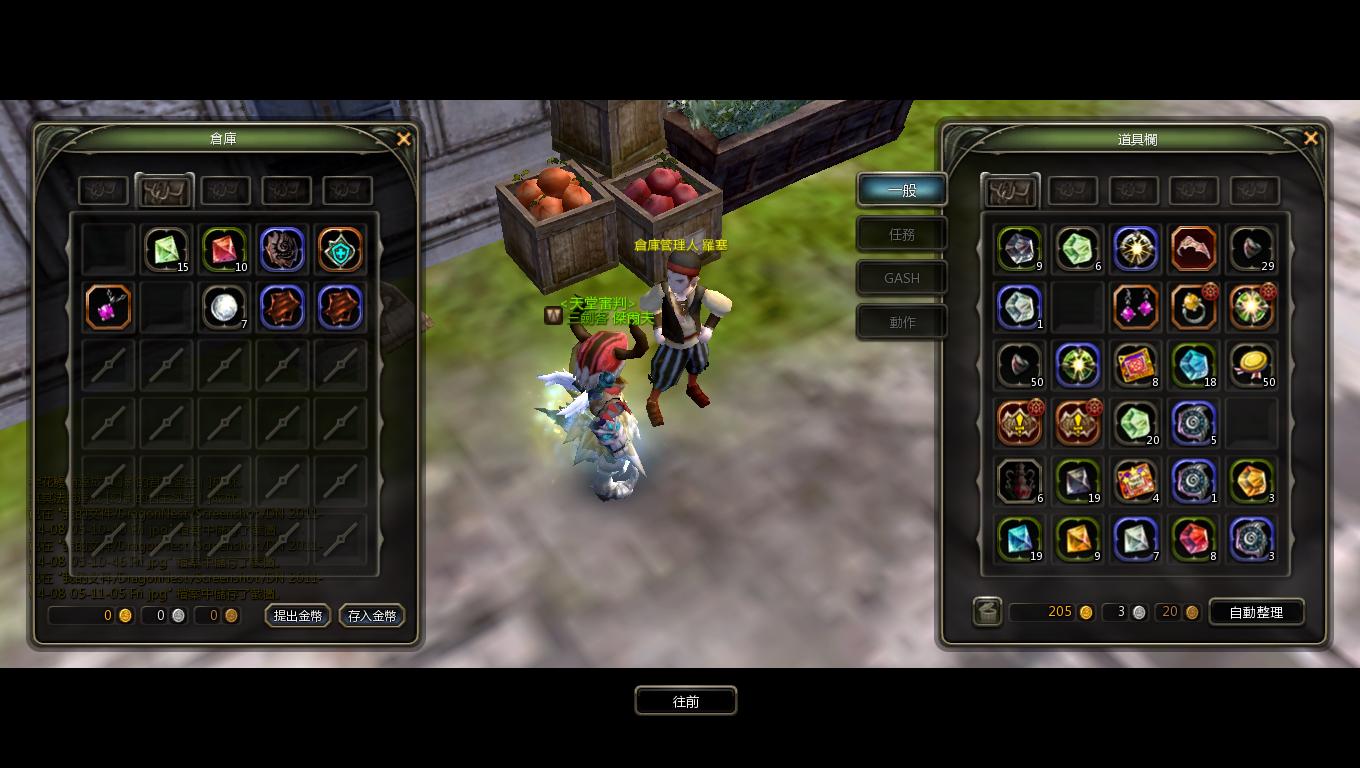The height and width of the screenshot is (768, 1360).
Task: Switch to the 動作 actions tab
Action: [x=902, y=322]
